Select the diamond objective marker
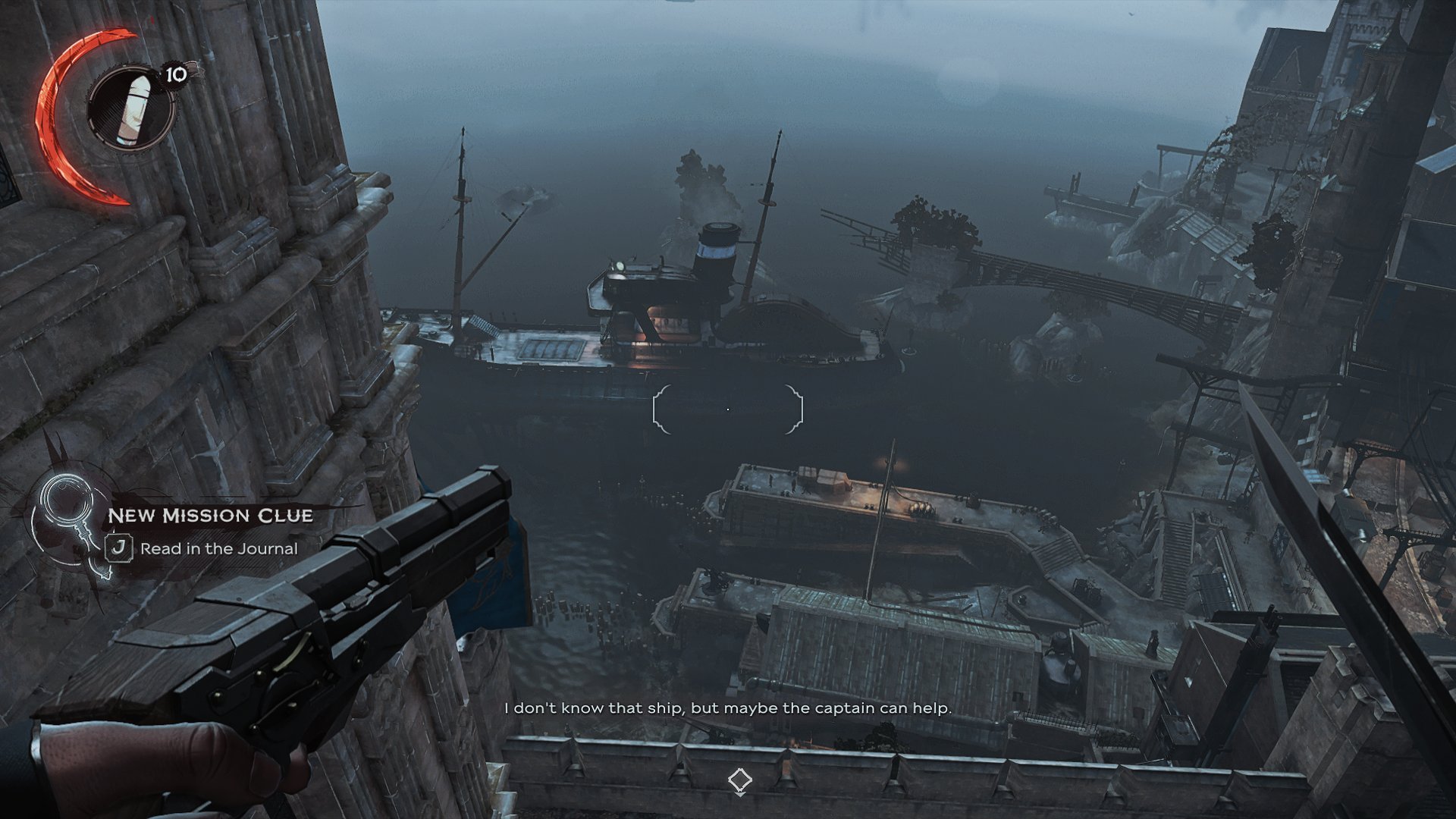Screen dimensions: 1456x819 (x=739, y=780)
